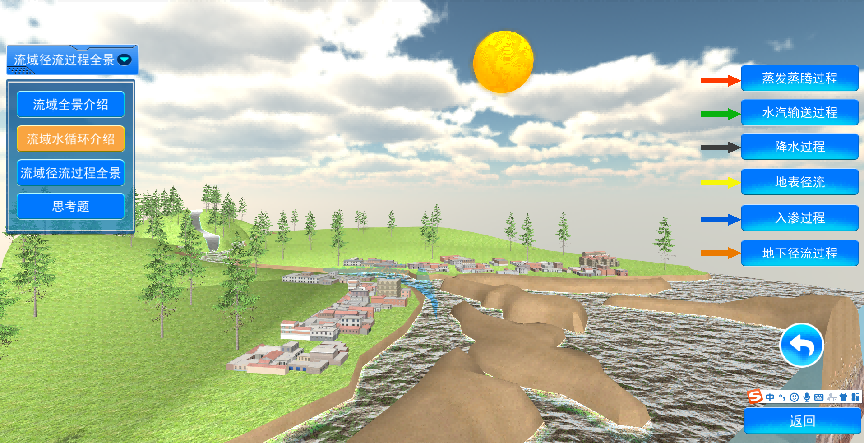864x443 pixels.
Task: Click the round blue undo arrow icon
Action: click(802, 346)
